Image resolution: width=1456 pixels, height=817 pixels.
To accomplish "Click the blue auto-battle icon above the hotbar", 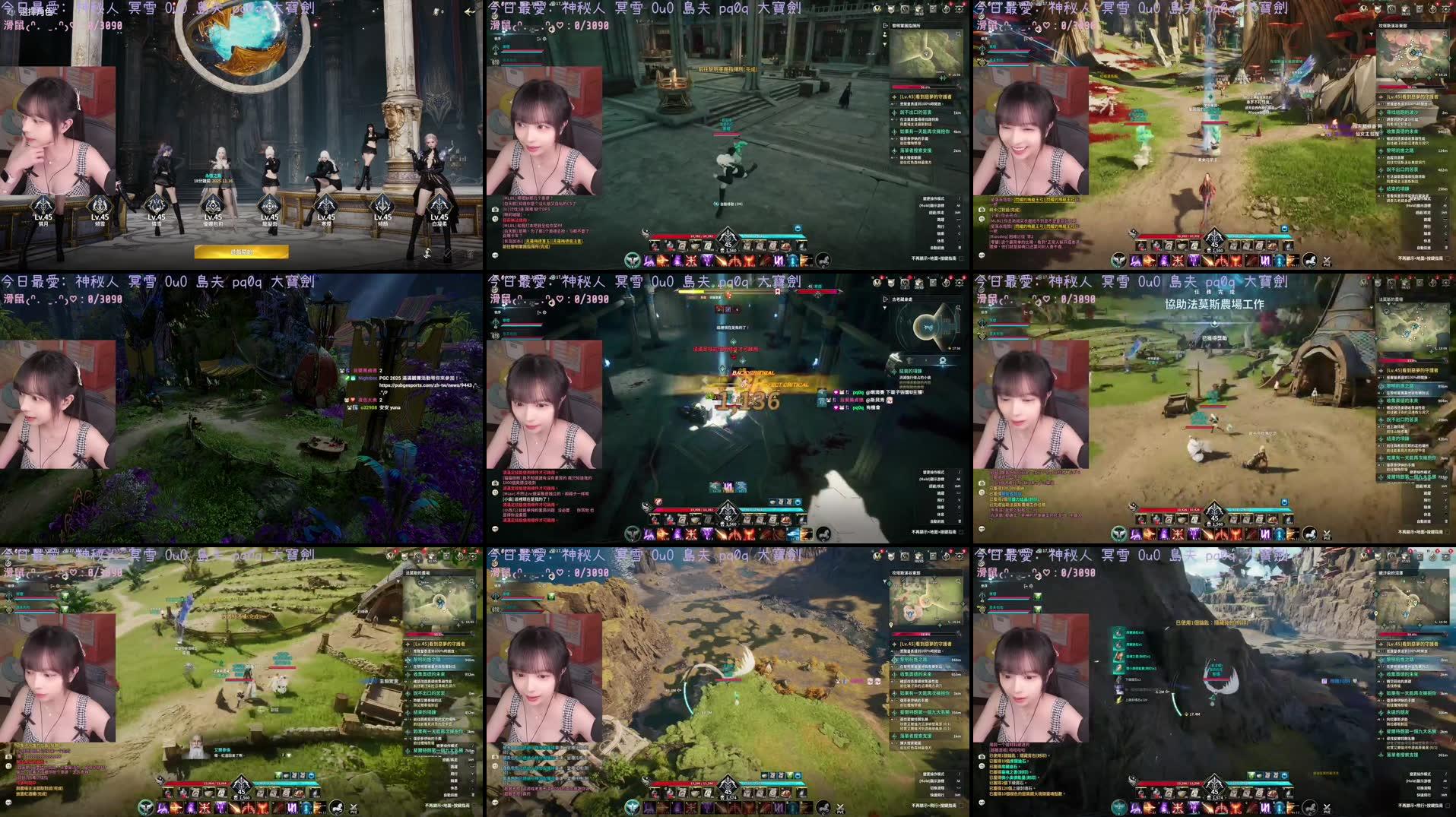I will tap(798, 228).
